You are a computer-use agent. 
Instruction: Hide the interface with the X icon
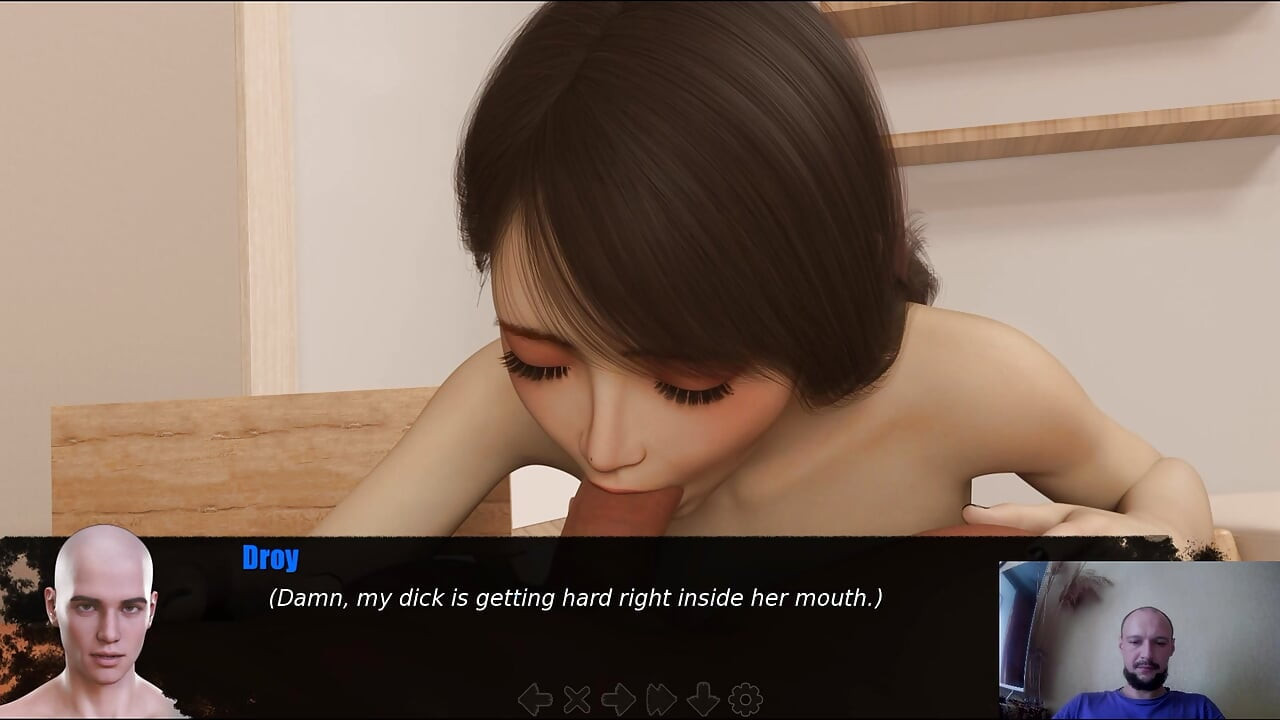575,698
